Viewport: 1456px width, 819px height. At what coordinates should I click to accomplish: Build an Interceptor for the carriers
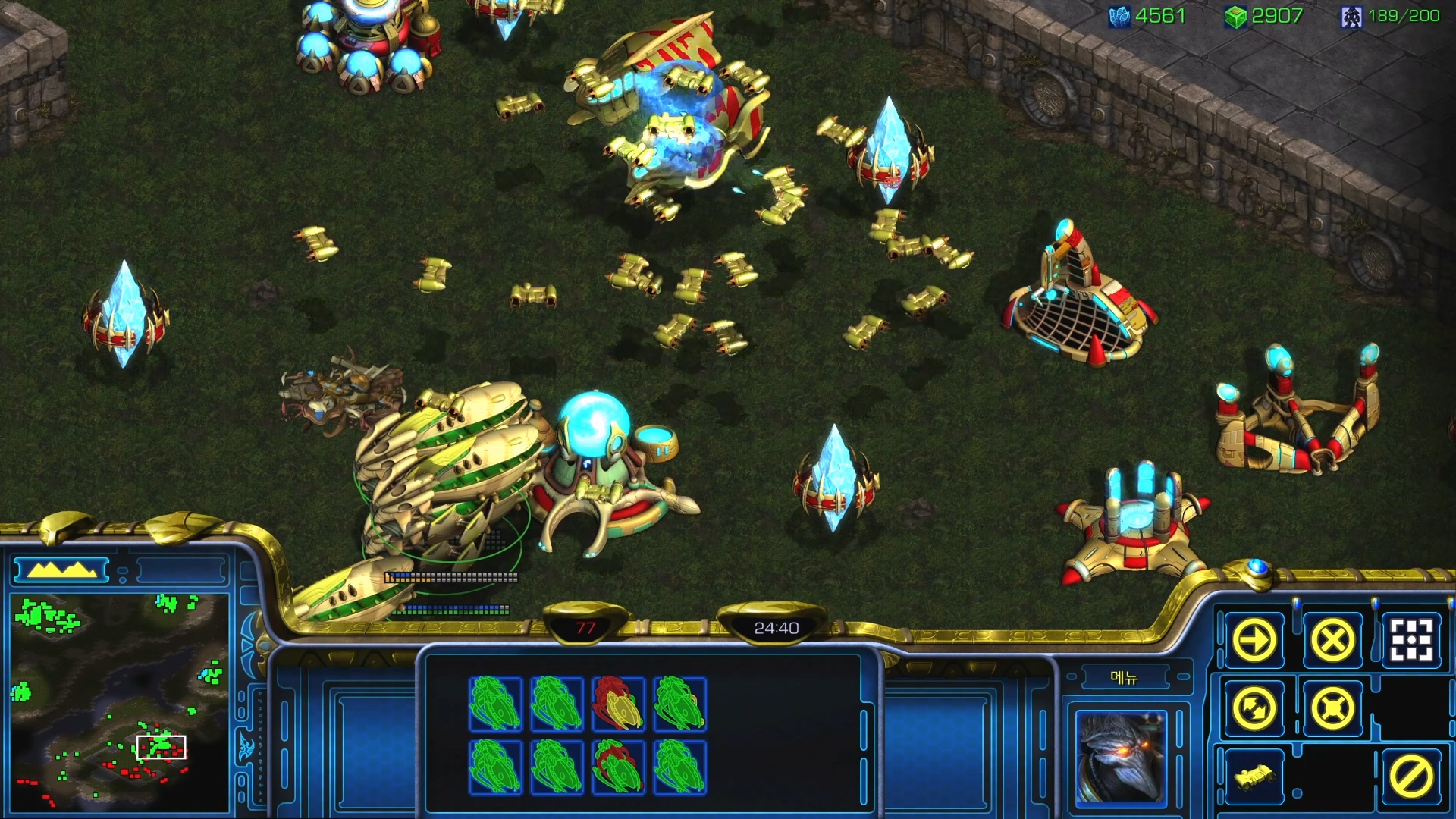point(1254,777)
